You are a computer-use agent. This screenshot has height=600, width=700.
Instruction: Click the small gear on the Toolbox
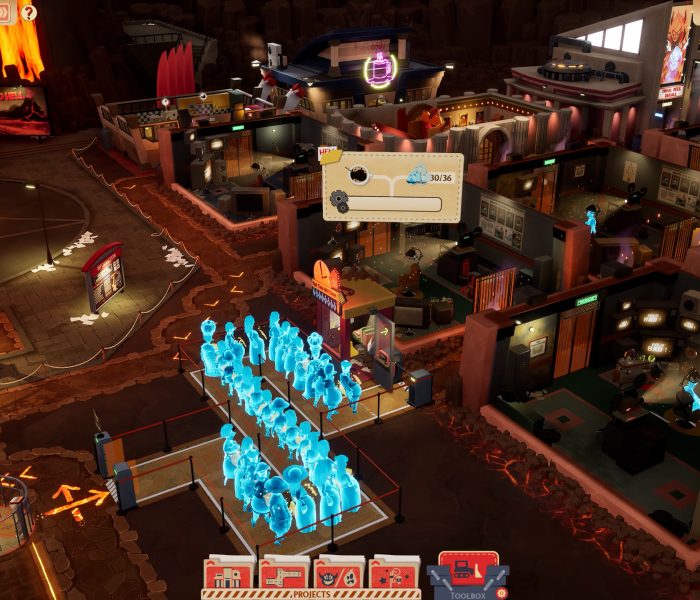pos(501,592)
